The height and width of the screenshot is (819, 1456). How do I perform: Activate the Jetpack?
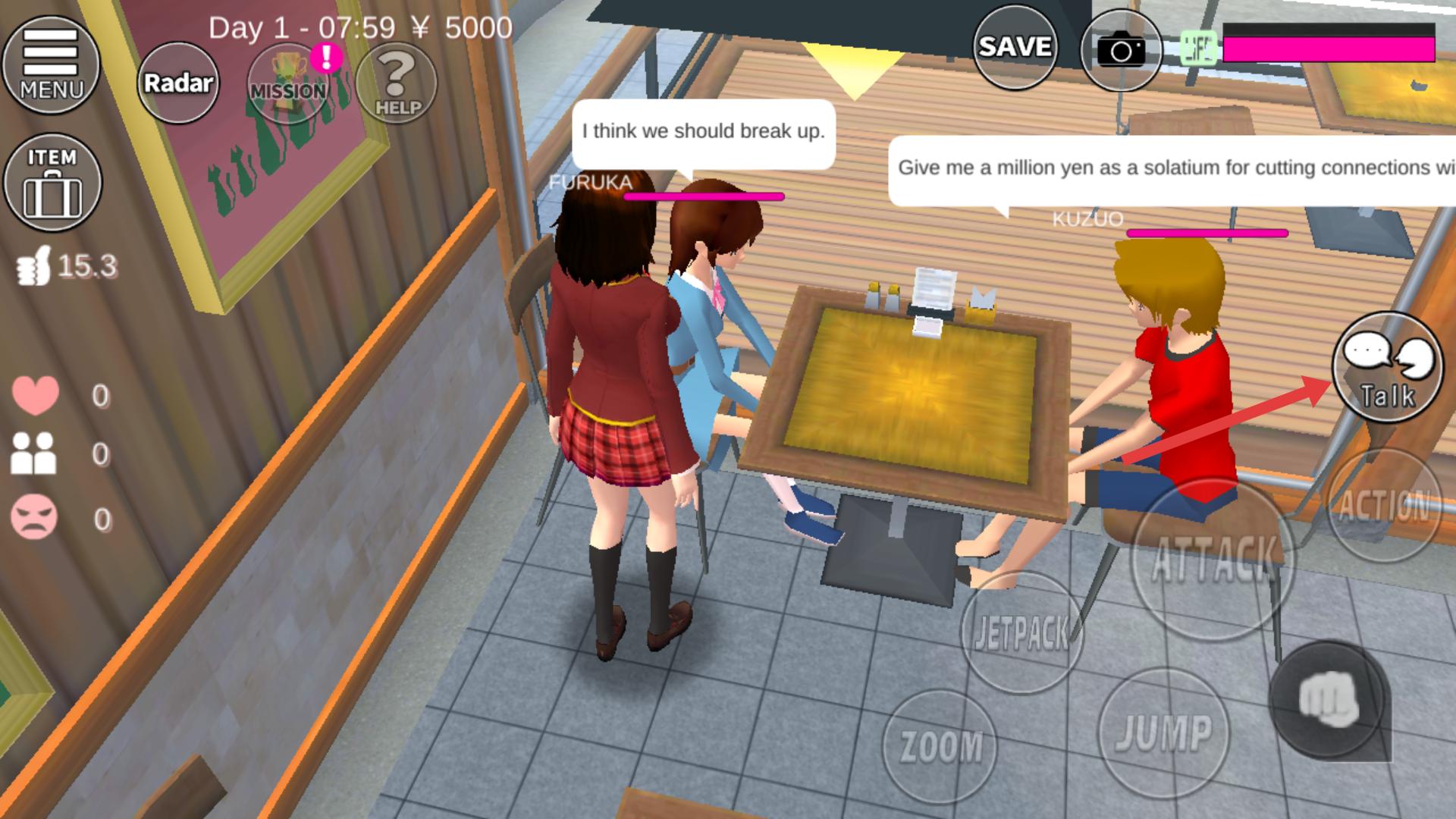tap(1021, 632)
